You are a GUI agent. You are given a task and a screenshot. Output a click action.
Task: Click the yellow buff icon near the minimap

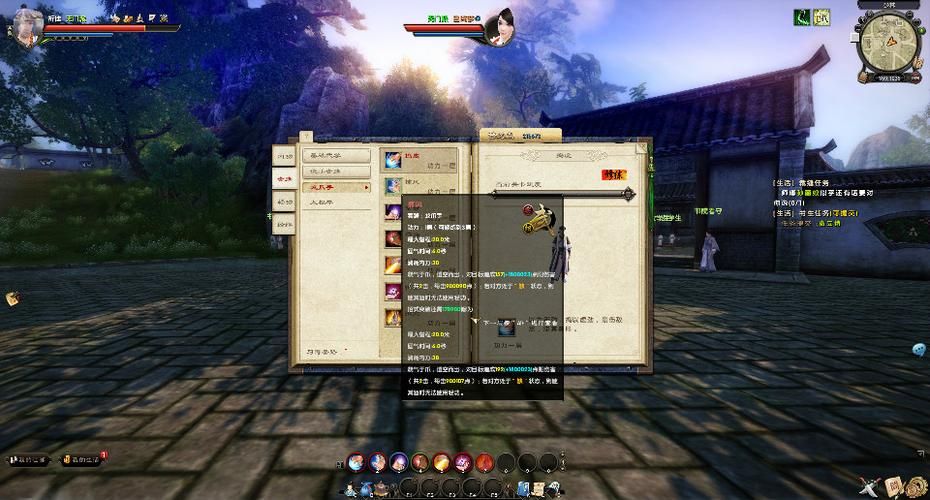pos(821,16)
